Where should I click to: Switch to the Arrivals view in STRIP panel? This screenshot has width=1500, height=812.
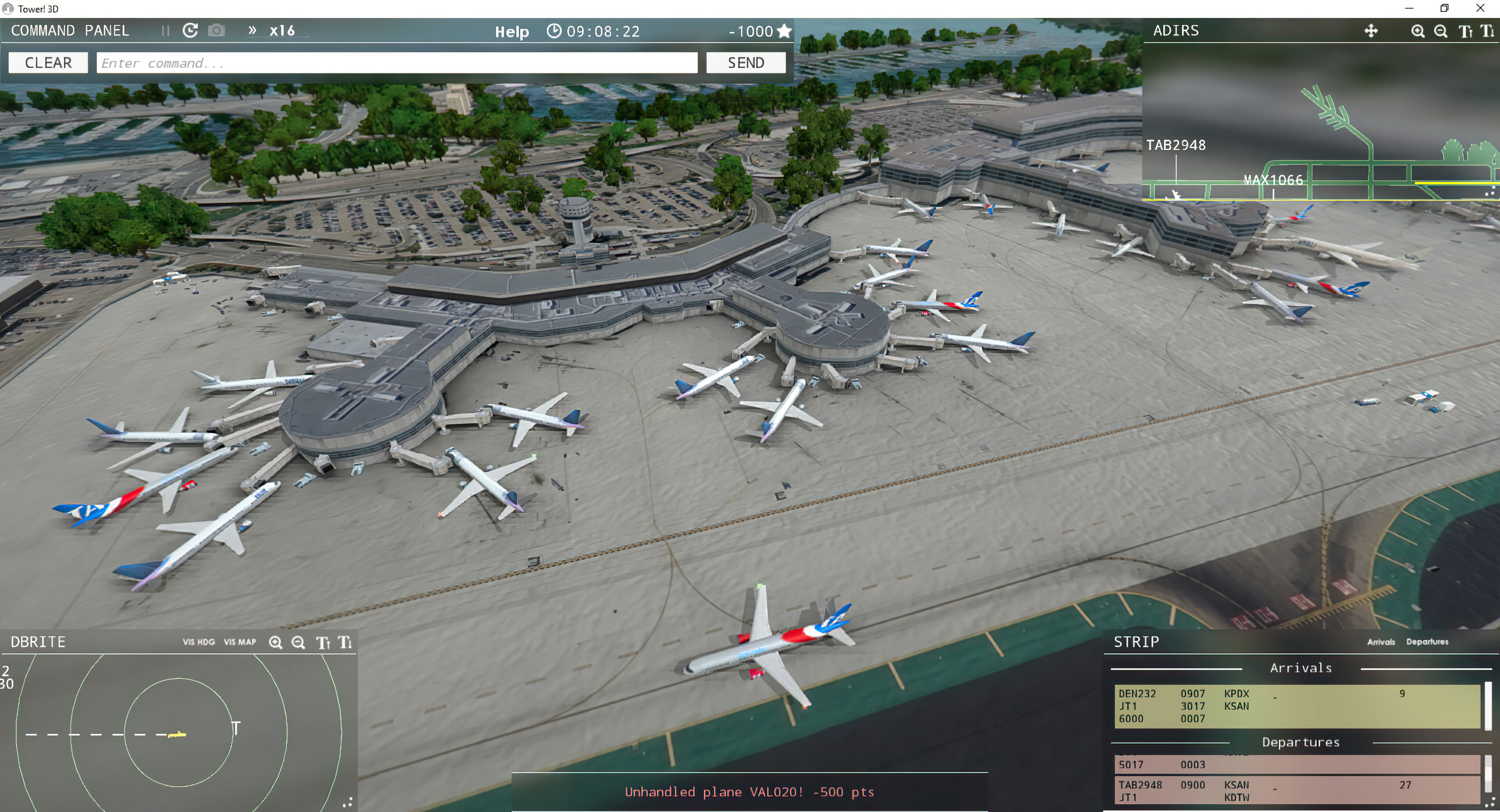pyautogui.click(x=1381, y=642)
